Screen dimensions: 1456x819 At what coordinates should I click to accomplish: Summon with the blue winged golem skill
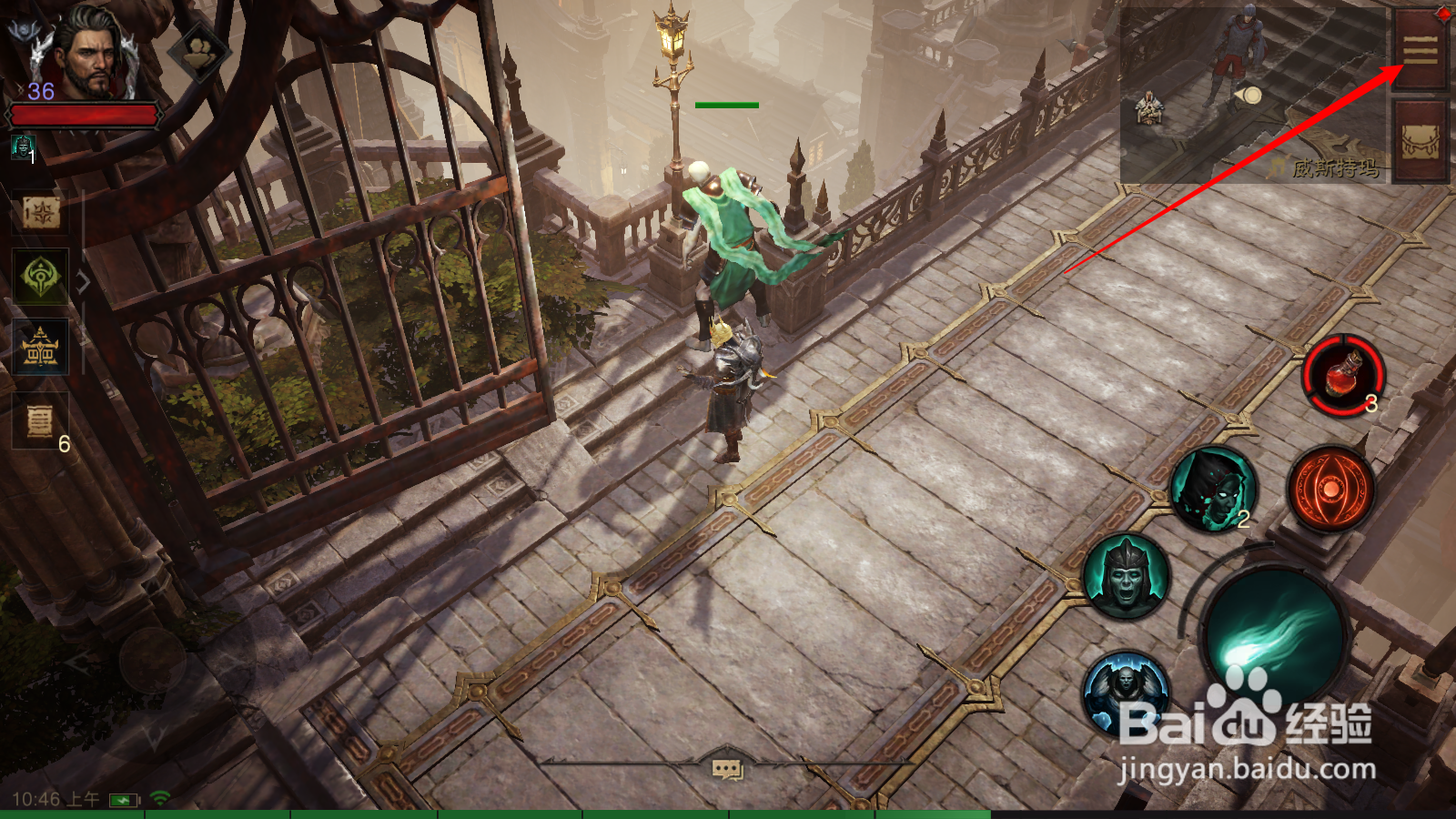click(x=1126, y=694)
